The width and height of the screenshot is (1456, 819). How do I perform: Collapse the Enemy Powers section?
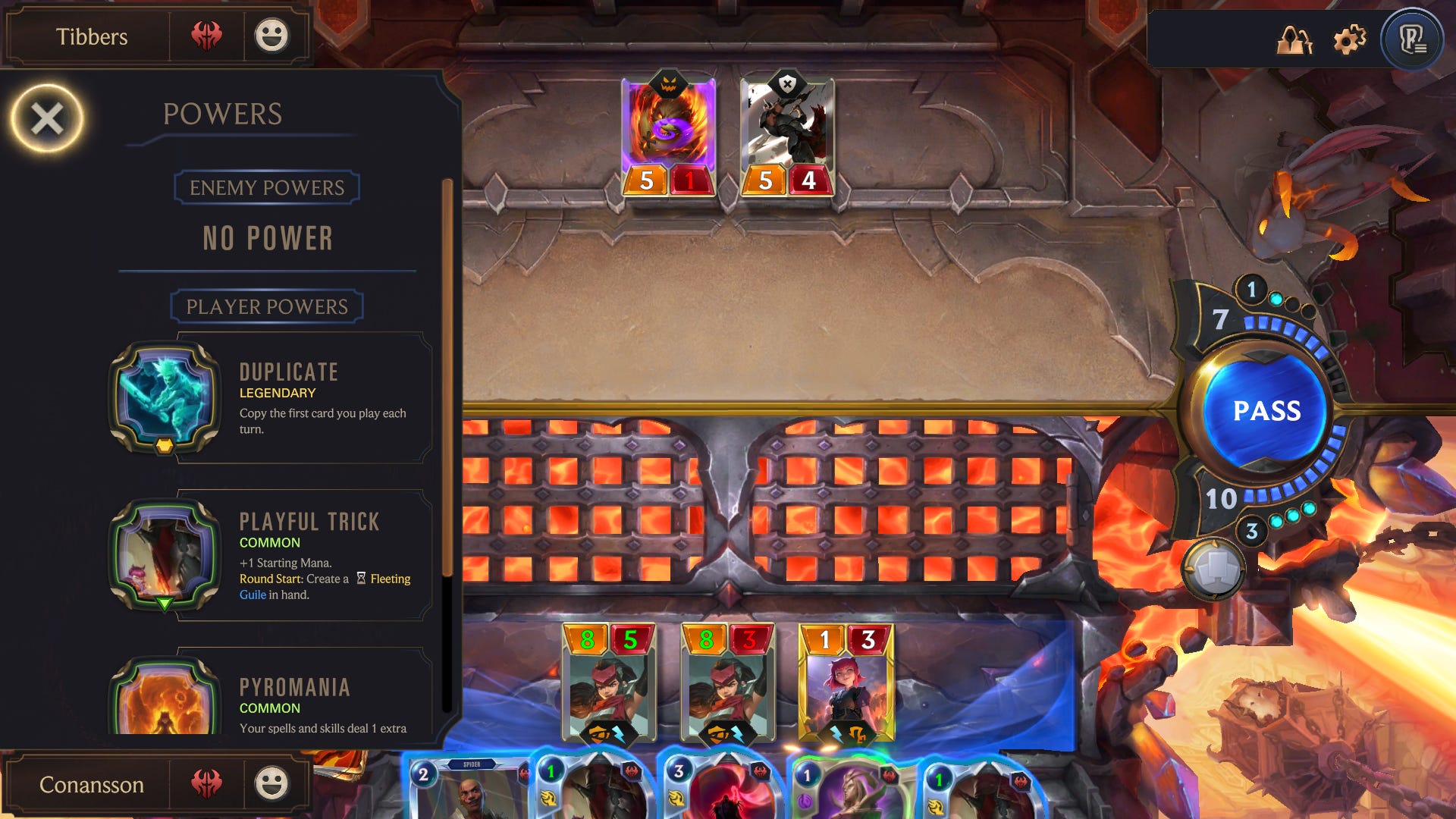point(267,187)
